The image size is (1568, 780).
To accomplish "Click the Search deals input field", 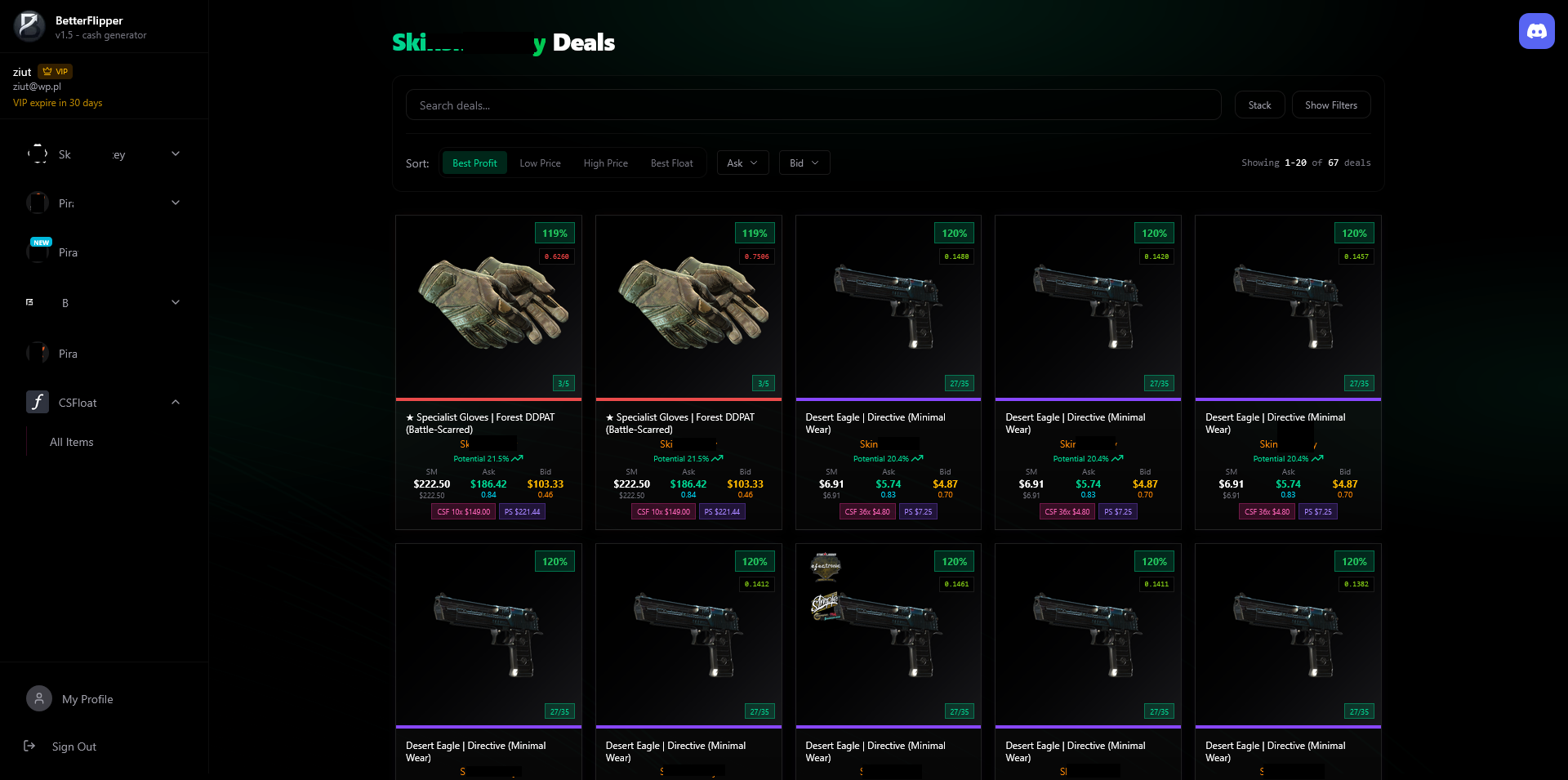I will click(x=813, y=105).
